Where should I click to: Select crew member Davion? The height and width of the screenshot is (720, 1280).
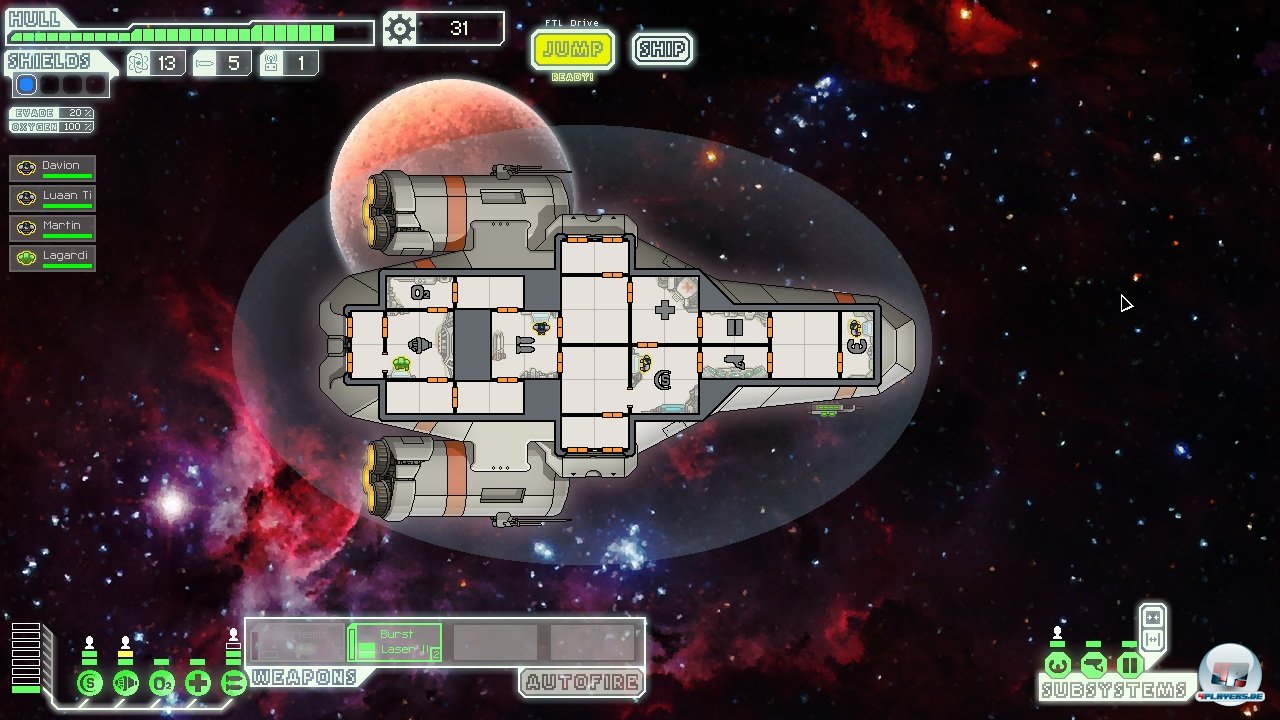click(53, 169)
